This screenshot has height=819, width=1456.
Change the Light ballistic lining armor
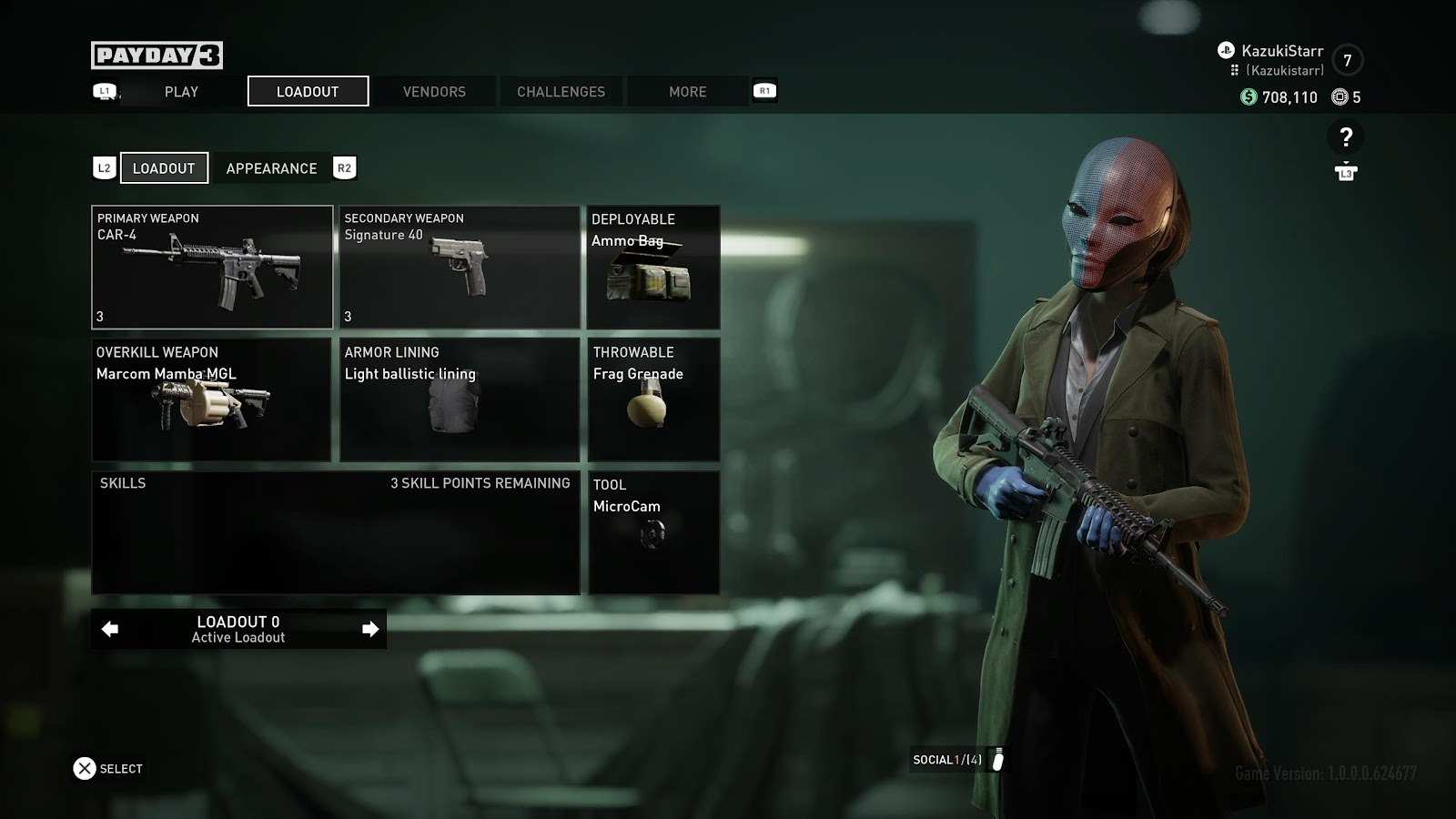click(460, 399)
